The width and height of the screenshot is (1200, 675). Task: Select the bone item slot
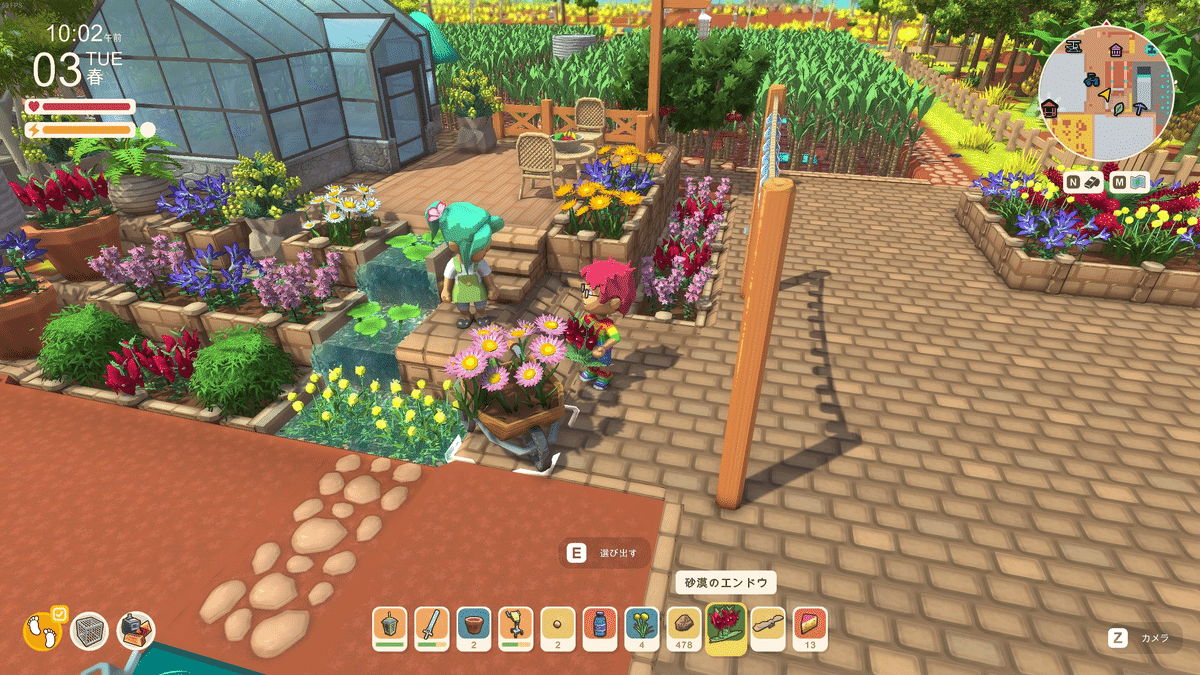coord(768,627)
